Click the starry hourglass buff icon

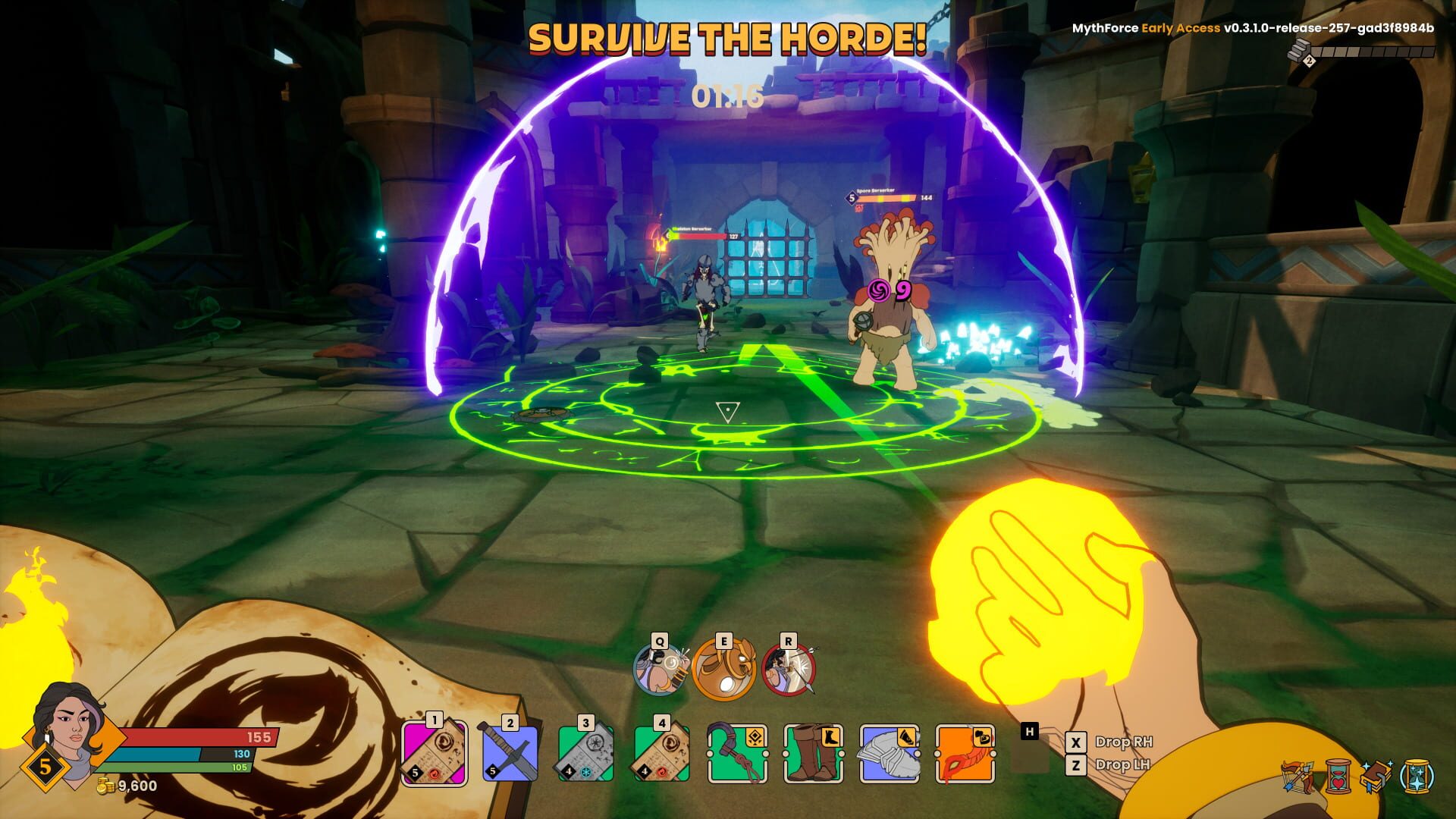tap(1417, 777)
